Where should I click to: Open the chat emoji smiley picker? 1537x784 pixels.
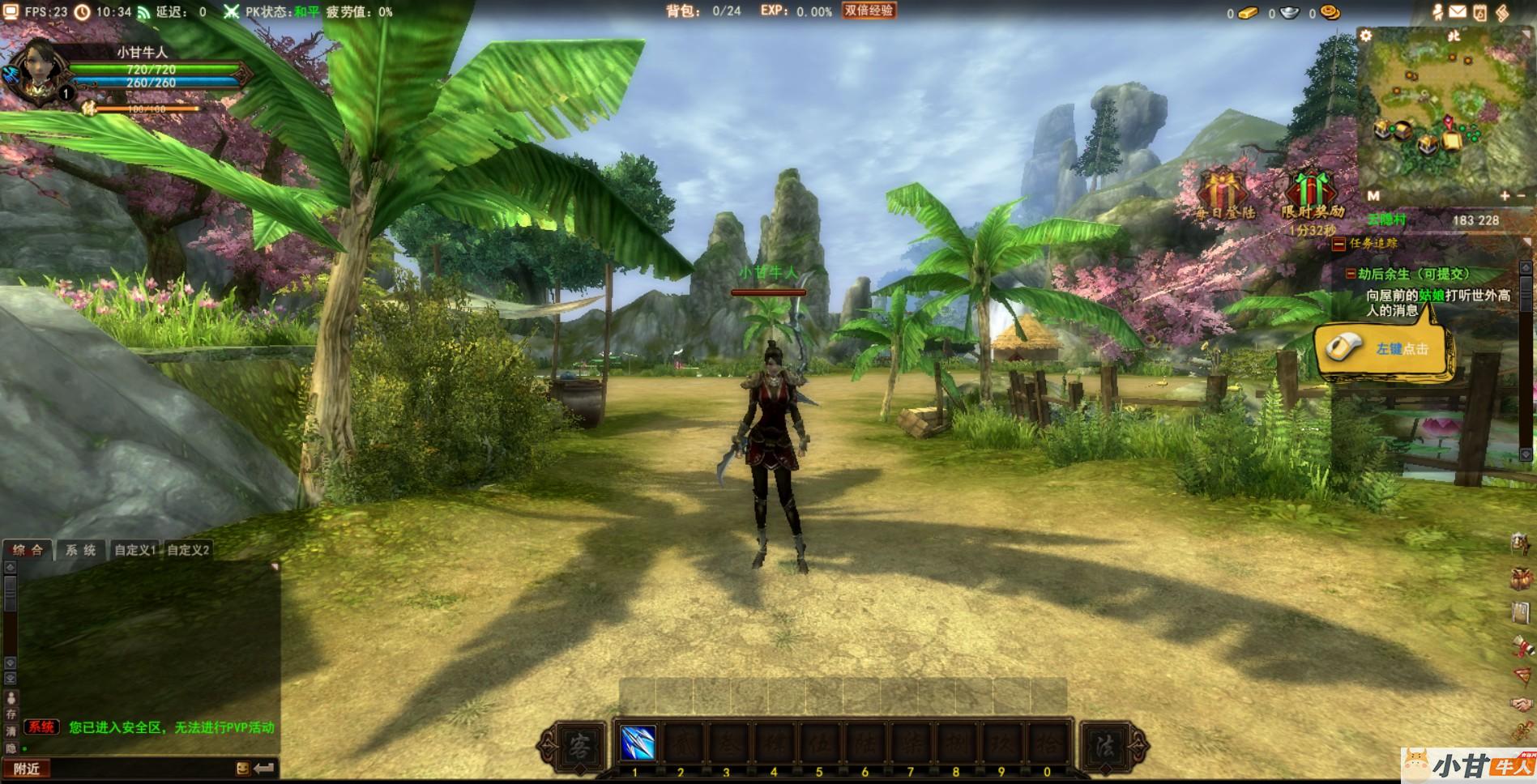(242, 768)
